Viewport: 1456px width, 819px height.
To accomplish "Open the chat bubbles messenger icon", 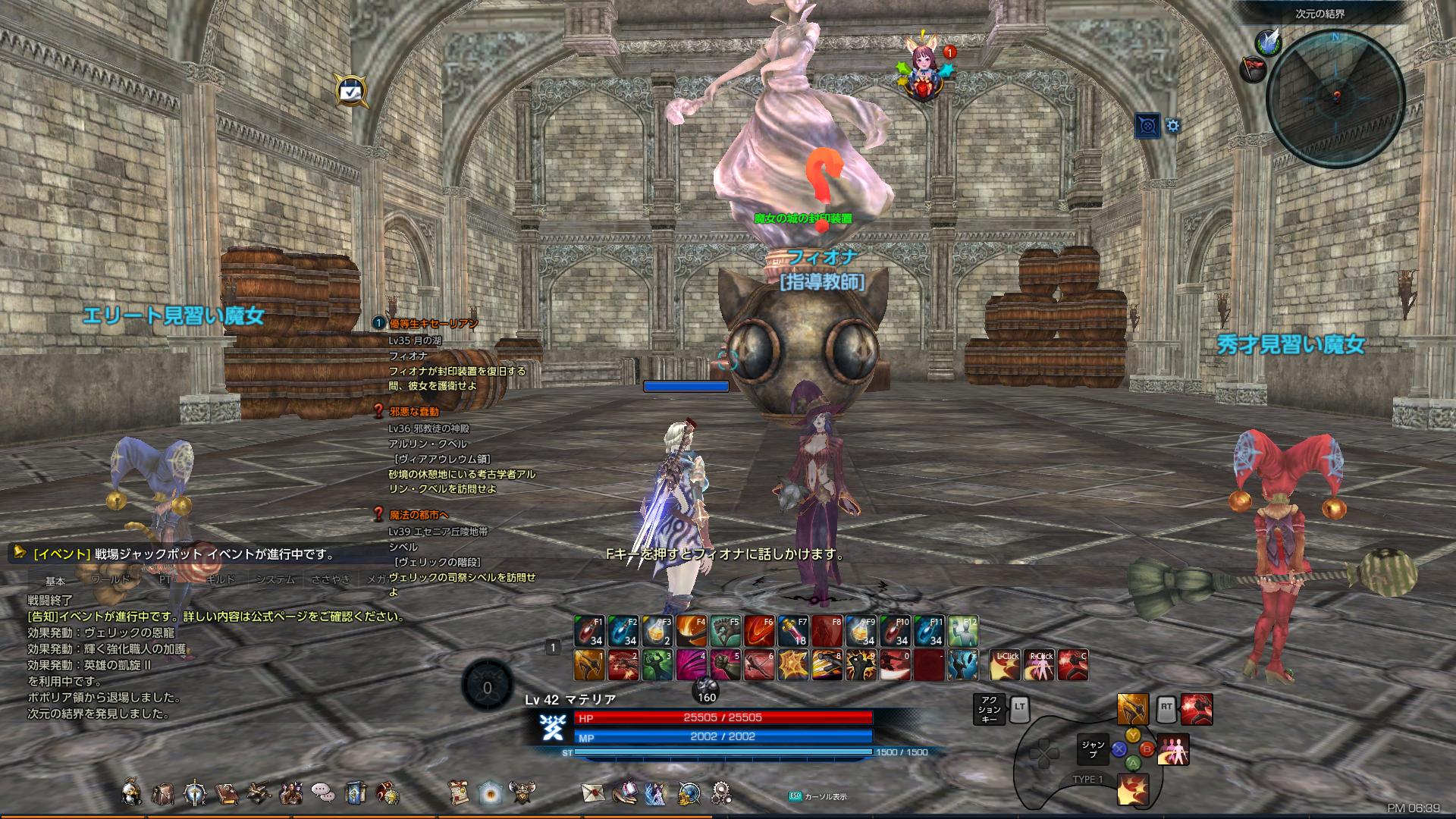I will pyautogui.click(x=323, y=792).
